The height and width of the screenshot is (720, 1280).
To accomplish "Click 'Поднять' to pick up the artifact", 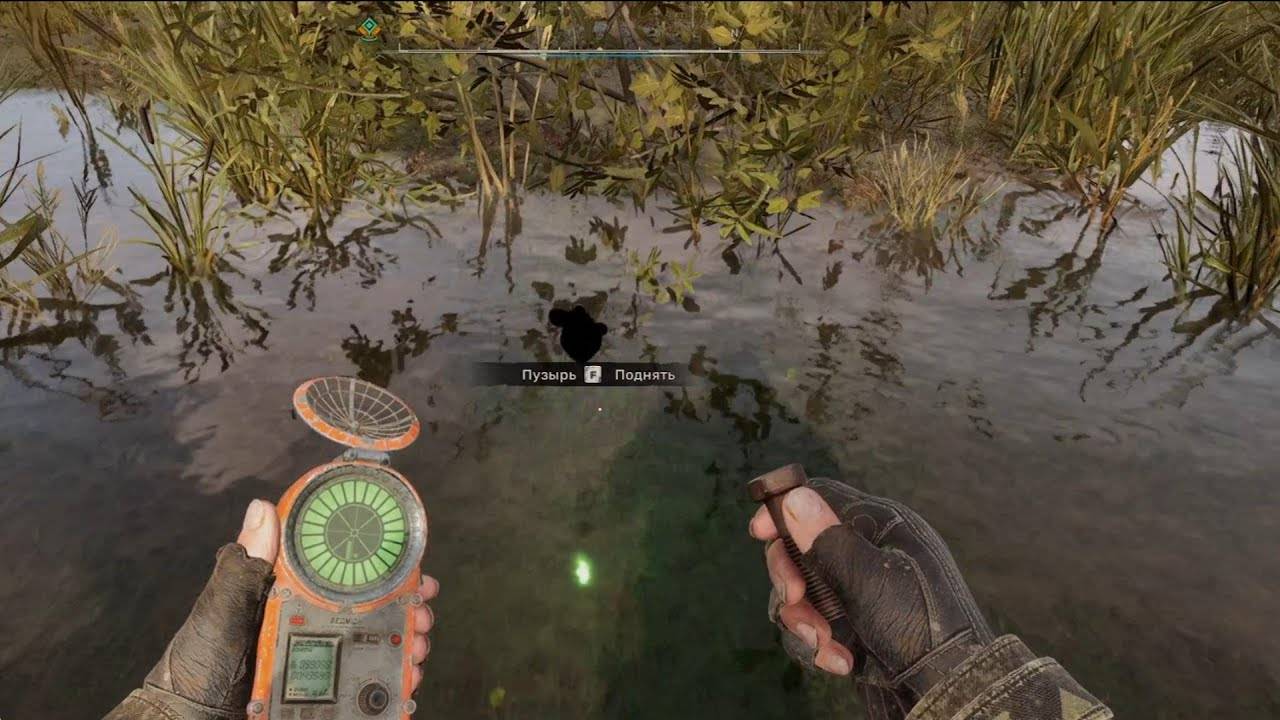I will pos(643,373).
